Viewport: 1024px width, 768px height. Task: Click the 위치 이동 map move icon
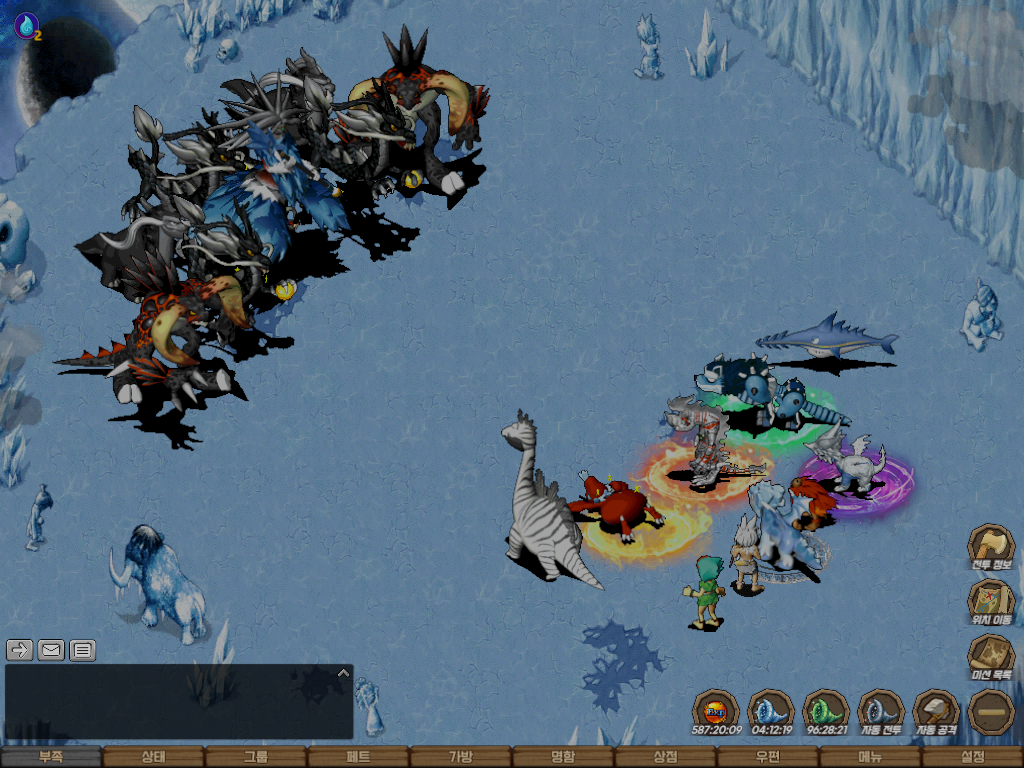click(991, 602)
